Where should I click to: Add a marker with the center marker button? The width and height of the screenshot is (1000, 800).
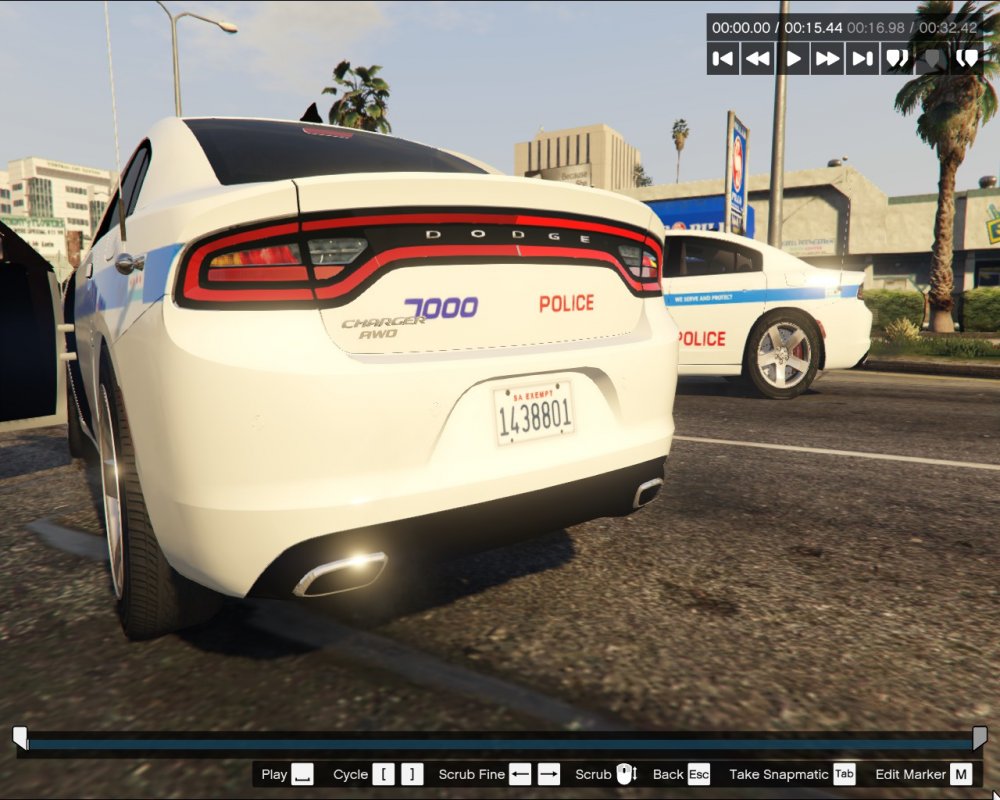[x=932, y=59]
